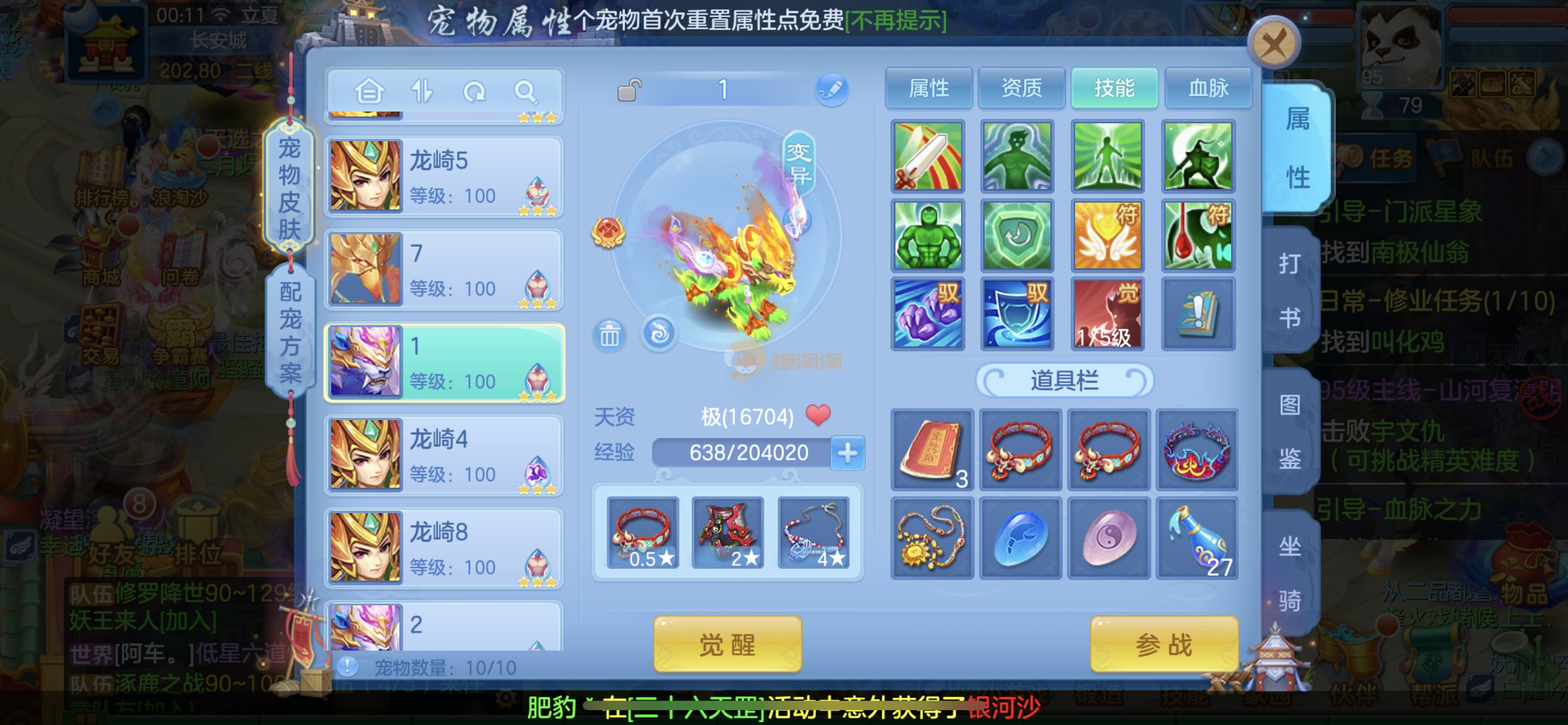1568x725 pixels.
Task: Switch to the 属性 tab
Action: pyautogui.click(x=928, y=88)
